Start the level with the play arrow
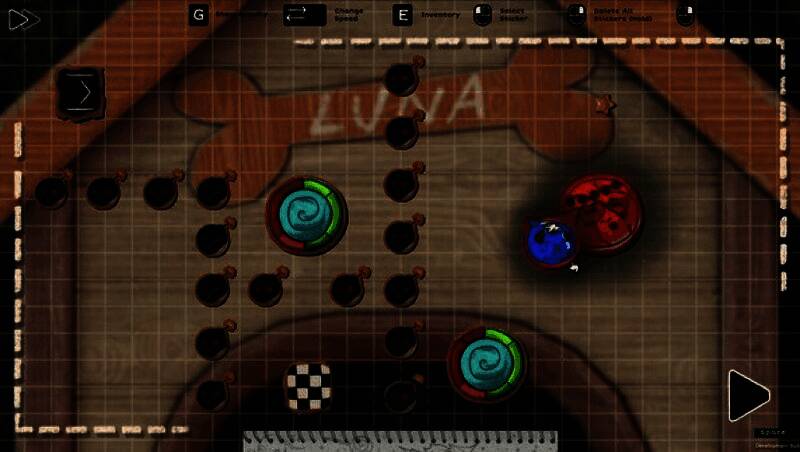Viewport: 800px width, 452px height. pos(747,395)
